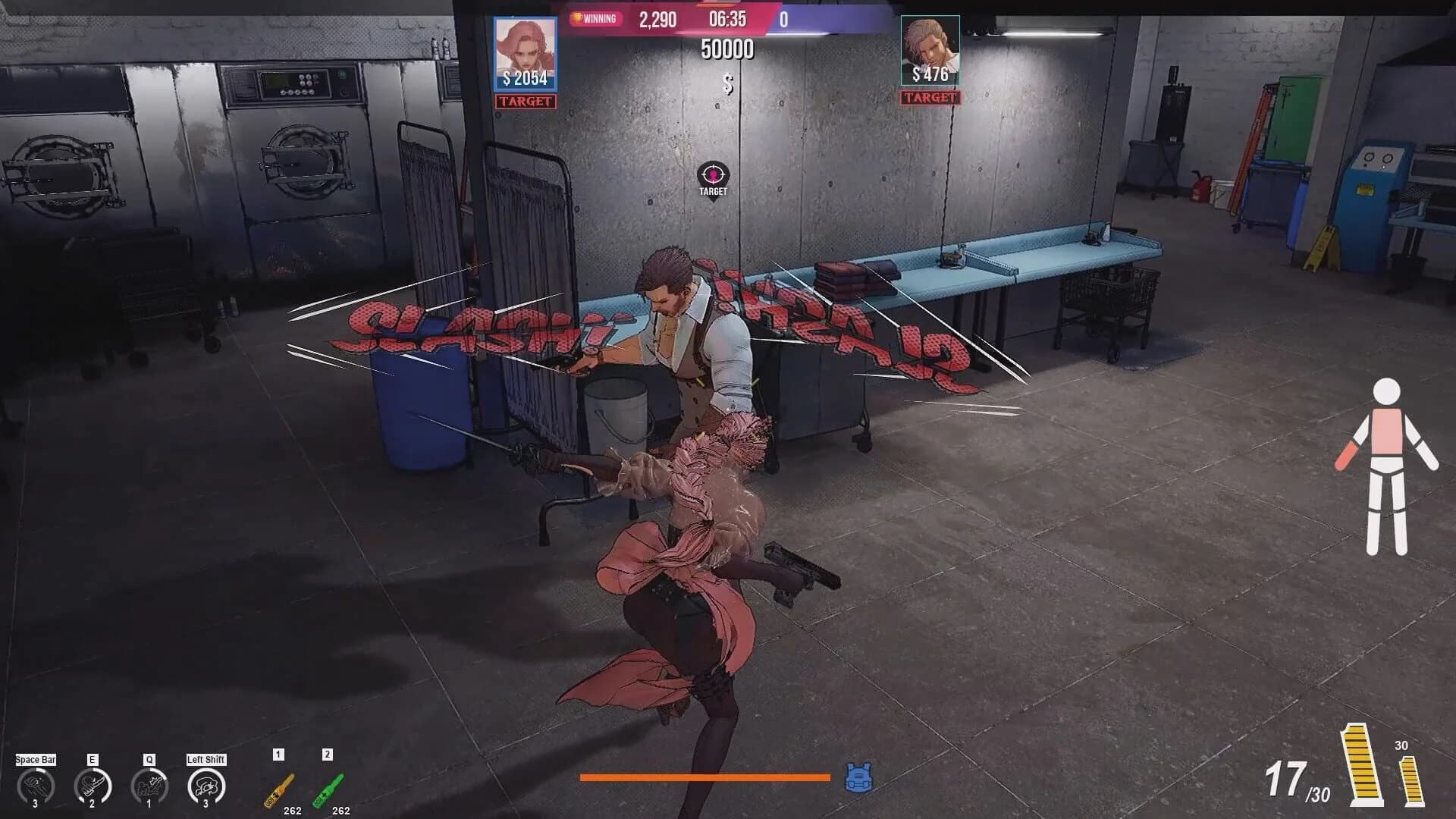The image size is (1456, 819).
Task: Click the blue body armor icon
Action: [x=860, y=775]
